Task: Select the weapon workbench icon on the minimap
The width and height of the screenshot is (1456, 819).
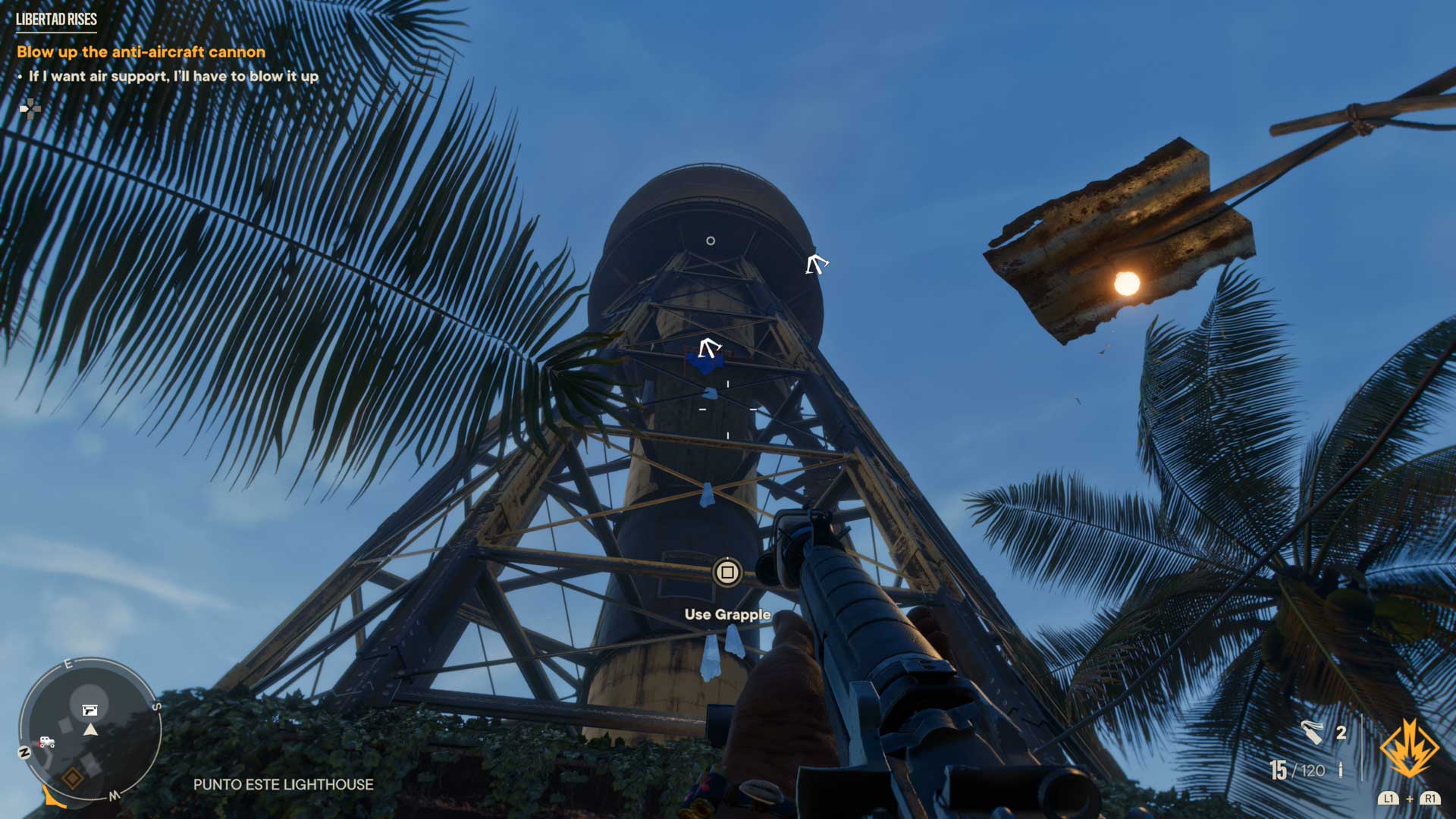Action: click(x=90, y=711)
